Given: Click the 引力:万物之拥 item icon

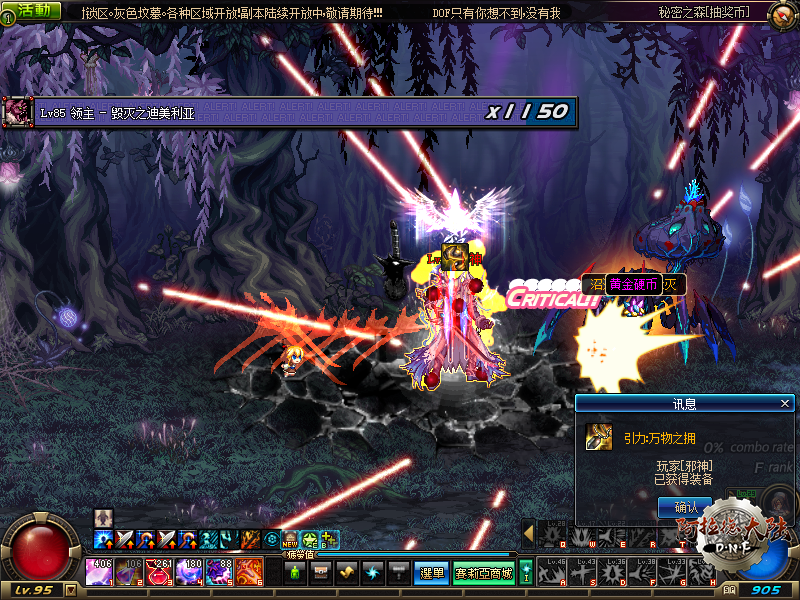Looking at the screenshot, I should [x=599, y=437].
